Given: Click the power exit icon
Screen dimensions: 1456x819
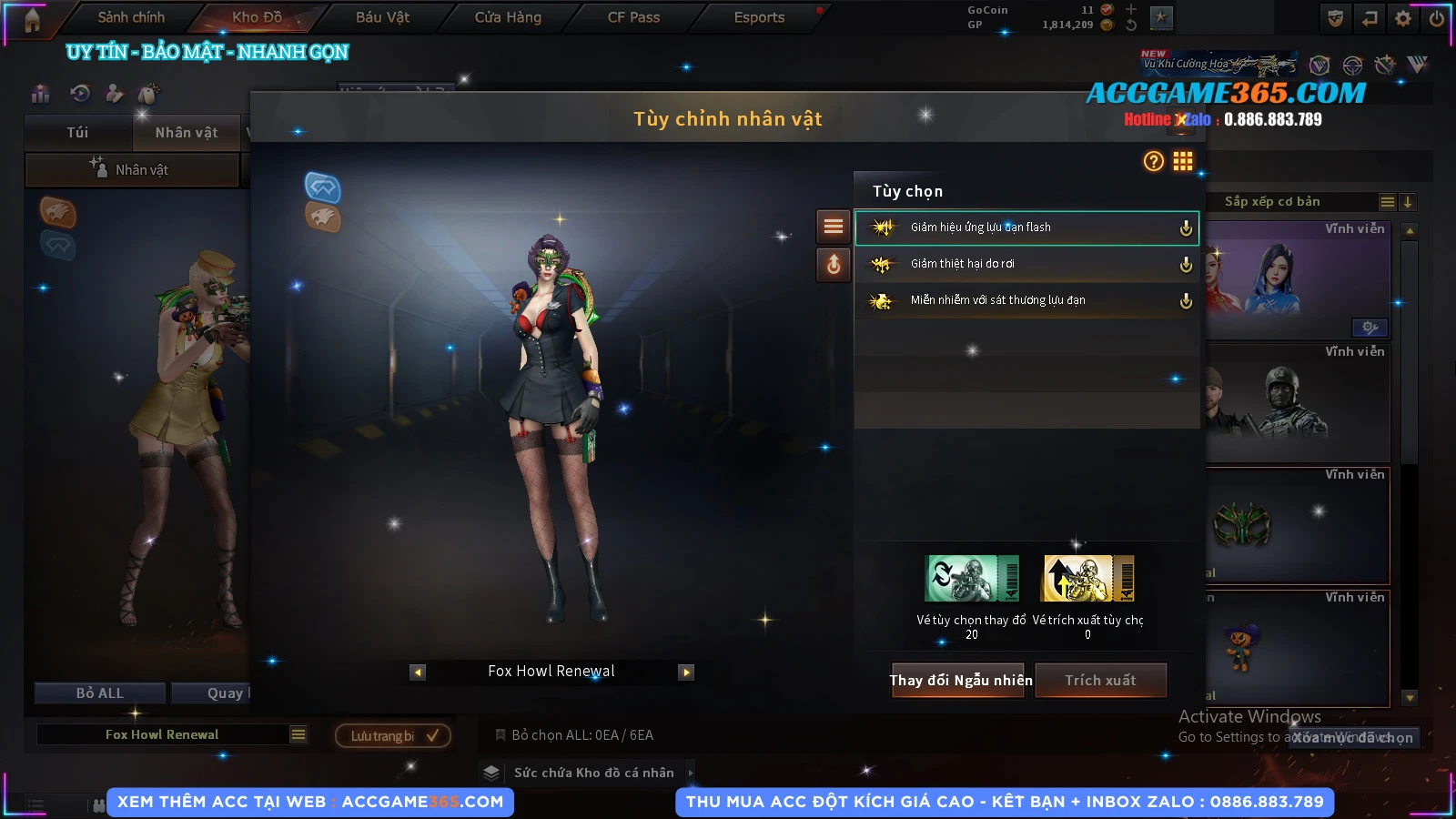Looking at the screenshot, I should 1437,18.
